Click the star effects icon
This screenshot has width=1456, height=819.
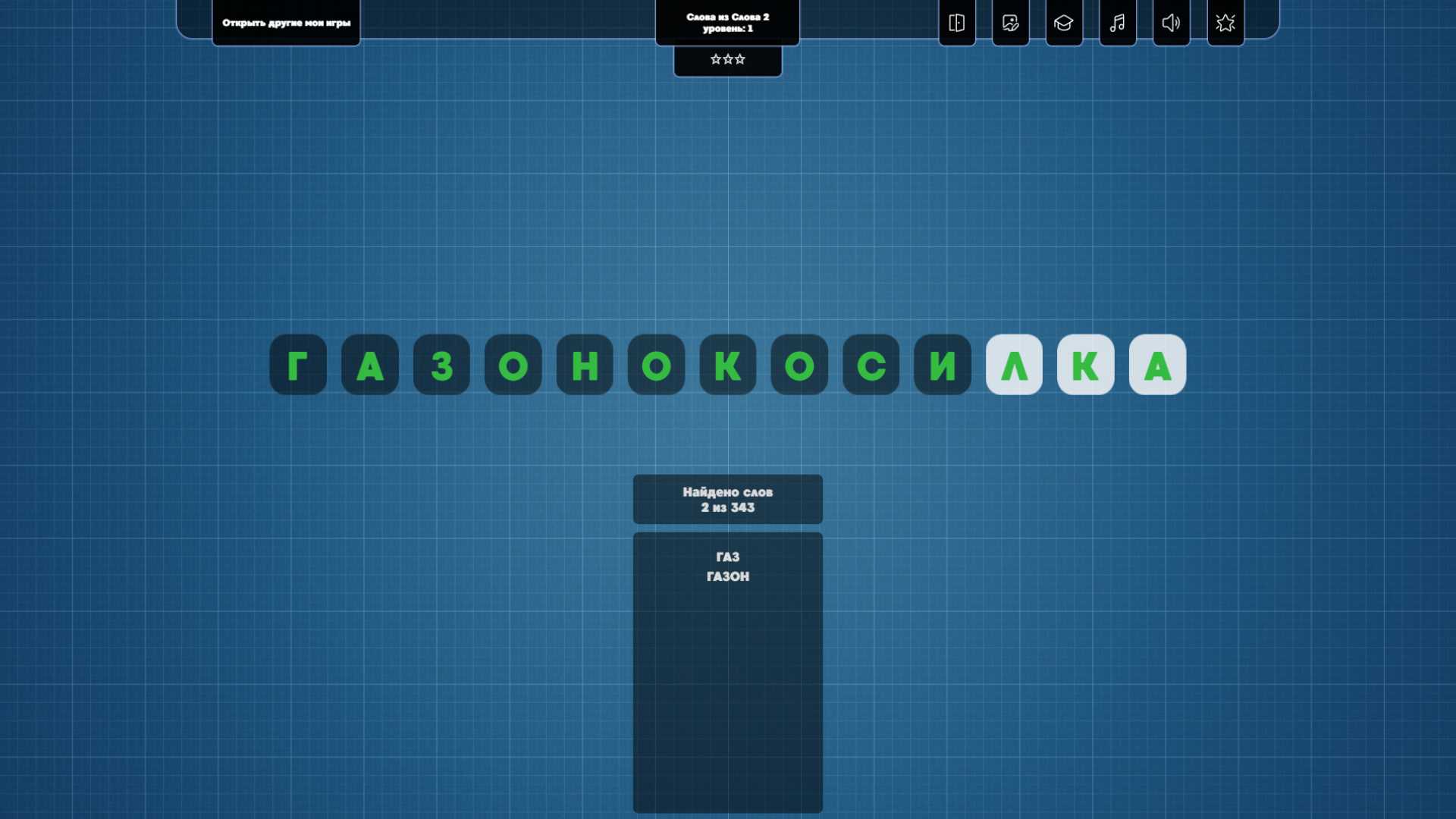(x=1225, y=23)
